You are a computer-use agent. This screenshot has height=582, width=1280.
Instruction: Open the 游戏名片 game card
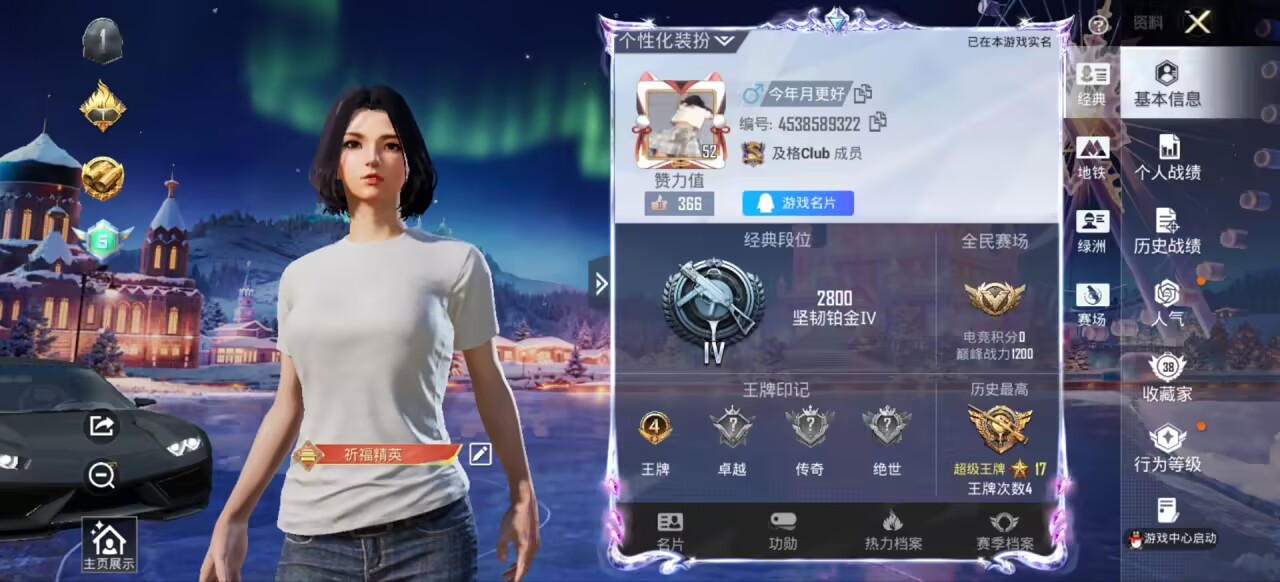pyautogui.click(x=798, y=203)
